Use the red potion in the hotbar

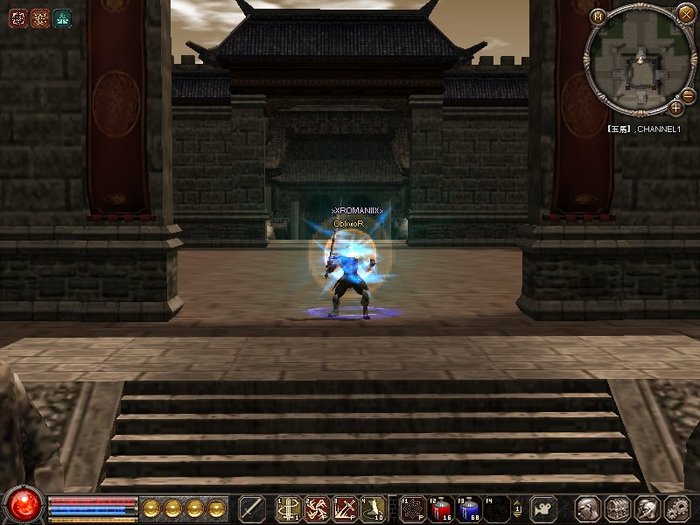[x=441, y=508]
